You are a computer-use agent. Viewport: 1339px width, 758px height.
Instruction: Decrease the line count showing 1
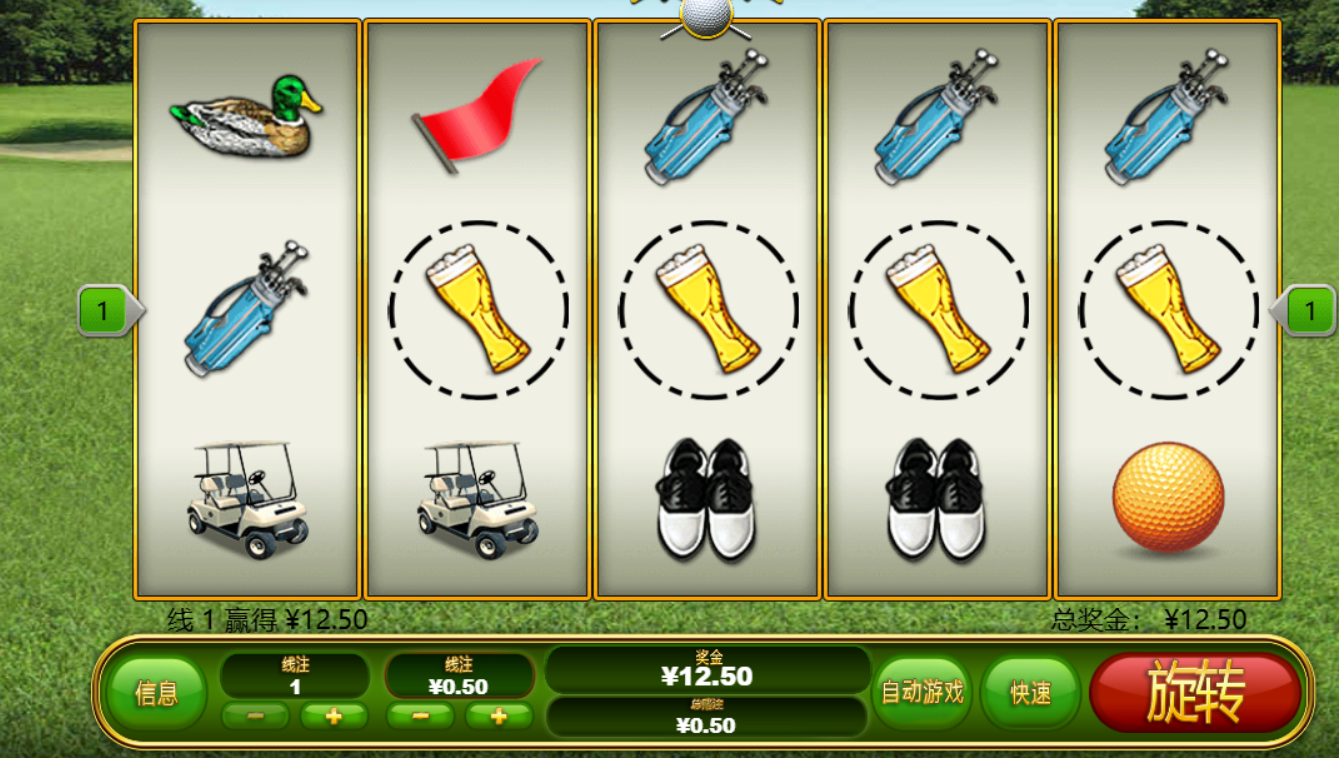pos(255,716)
